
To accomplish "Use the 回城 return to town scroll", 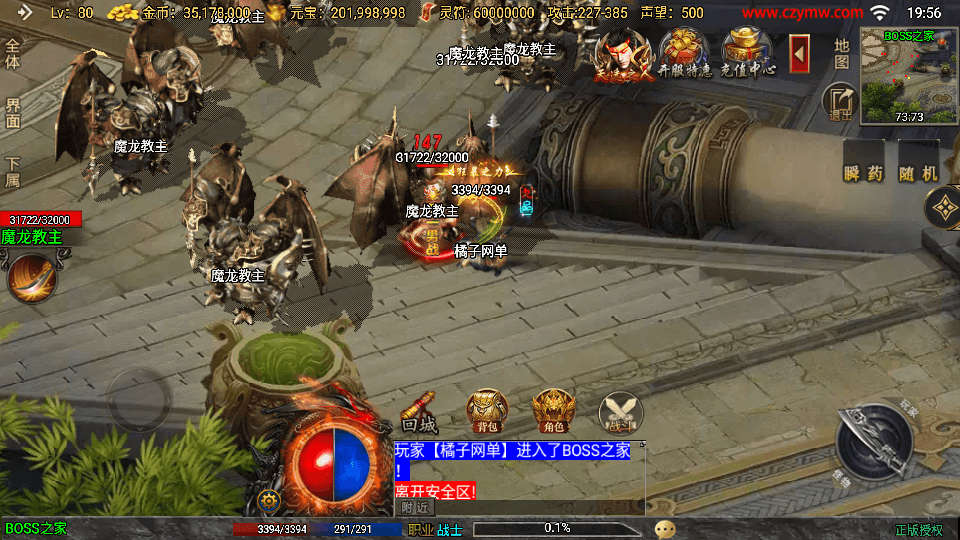I will 420,412.
